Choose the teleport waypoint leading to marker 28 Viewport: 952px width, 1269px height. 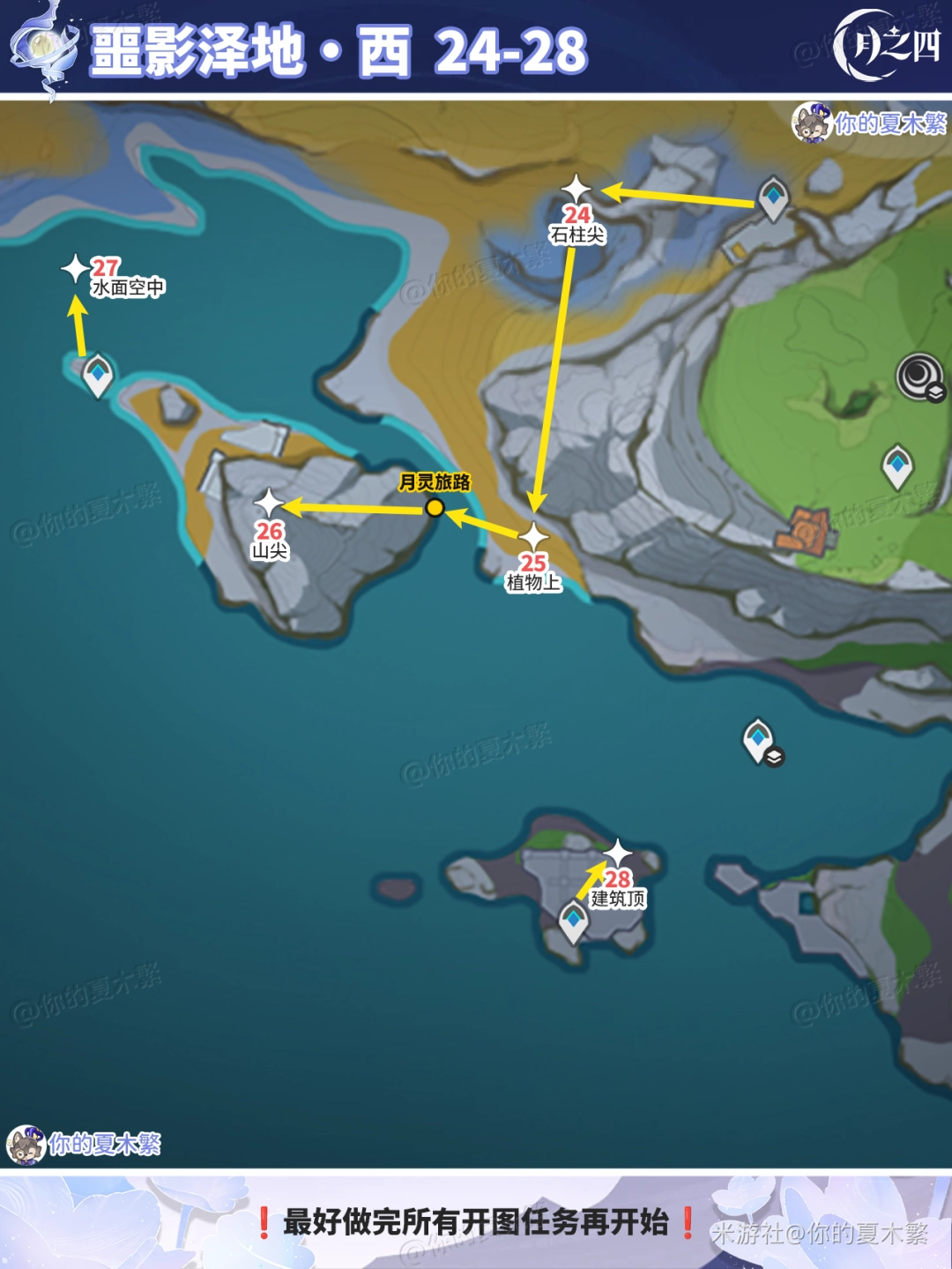click(x=574, y=921)
